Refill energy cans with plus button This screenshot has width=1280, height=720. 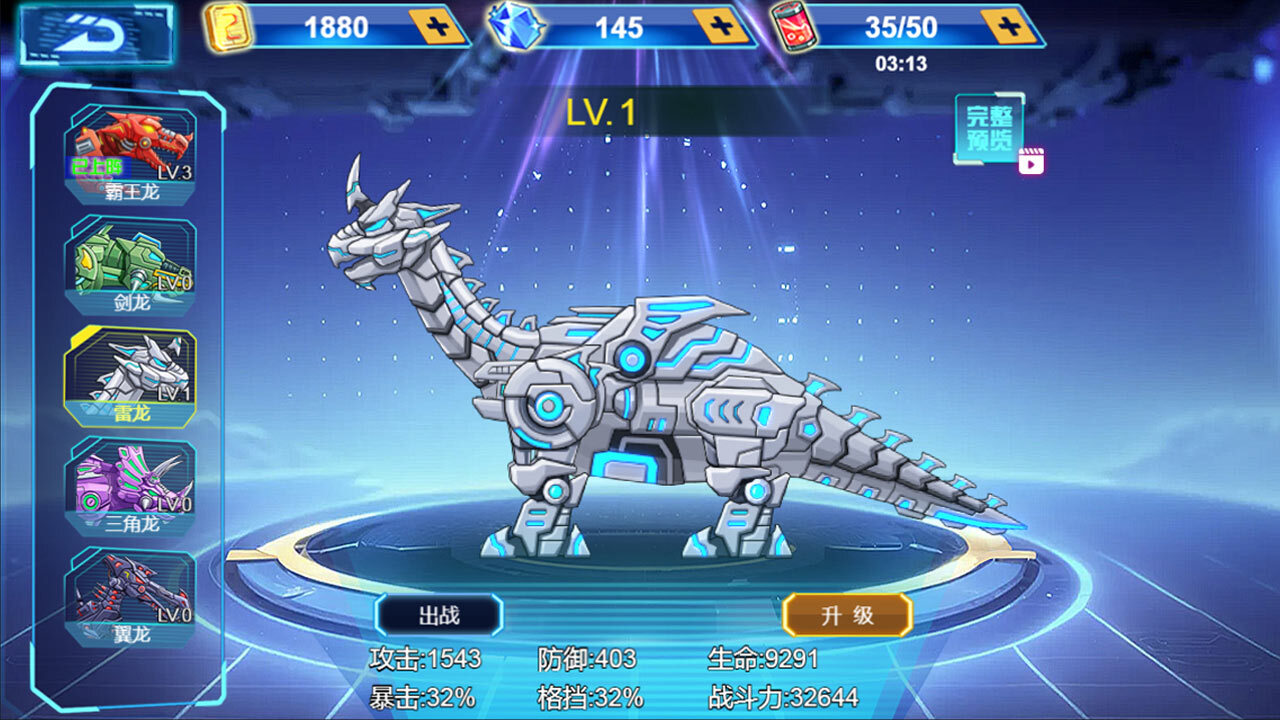(1008, 26)
